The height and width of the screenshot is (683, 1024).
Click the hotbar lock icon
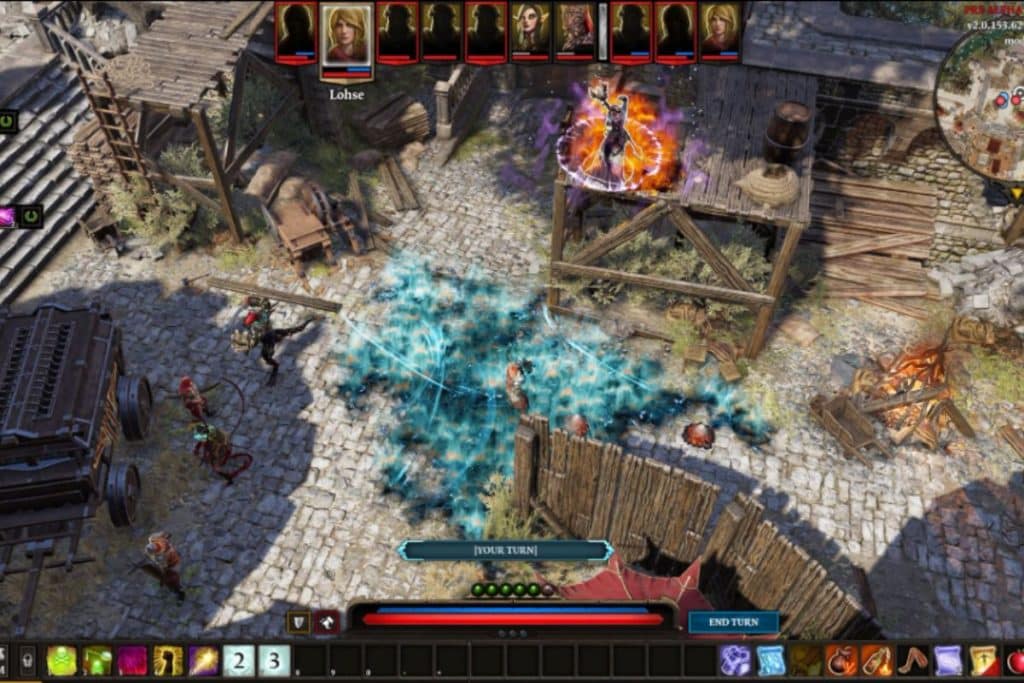click(27, 661)
